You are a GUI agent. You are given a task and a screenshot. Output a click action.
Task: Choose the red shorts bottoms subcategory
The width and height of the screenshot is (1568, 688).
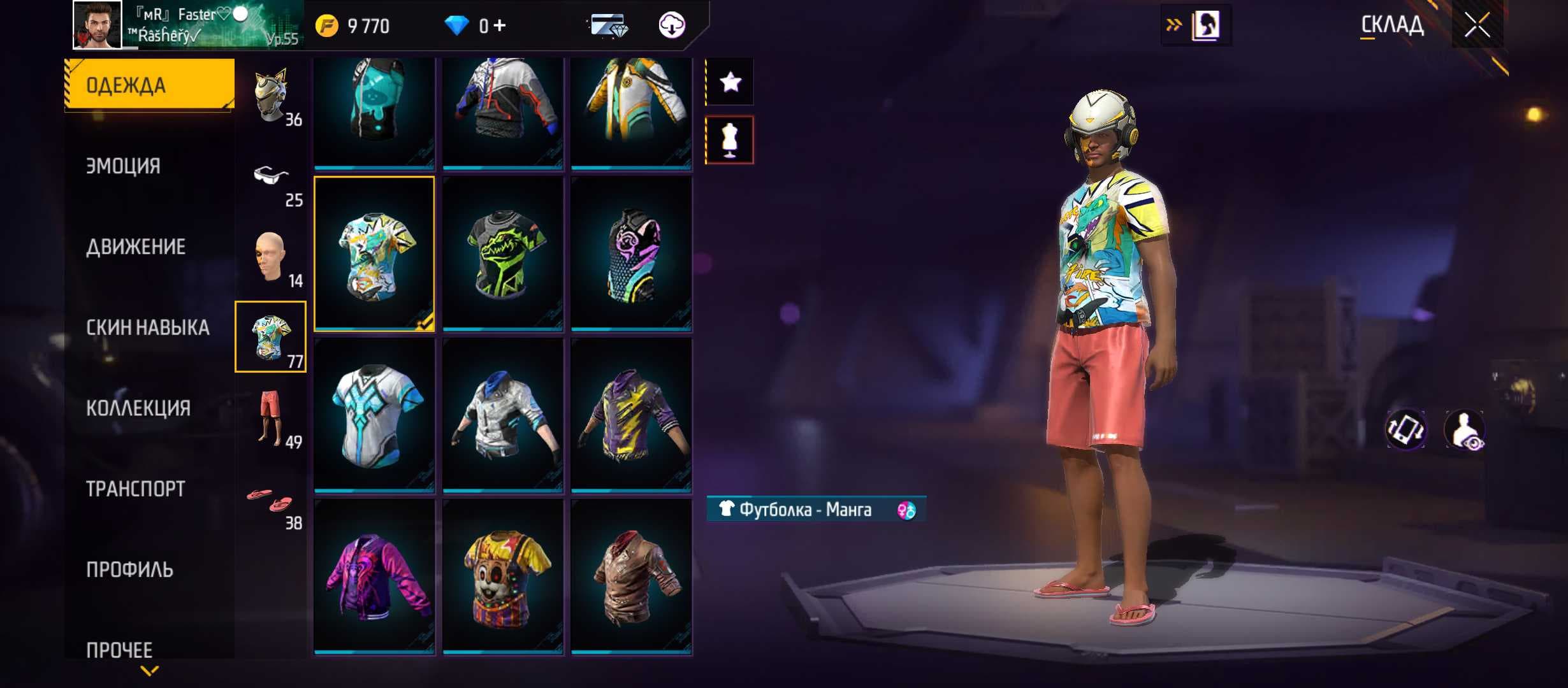pyautogui.click(x=272, y=417)
